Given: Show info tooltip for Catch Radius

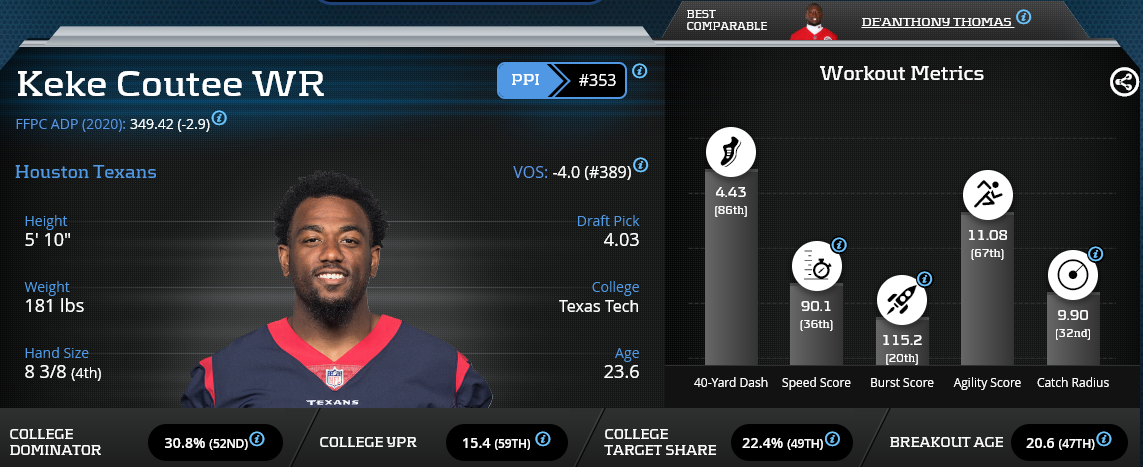Looking at the screenshot, I should (1095, 254).
